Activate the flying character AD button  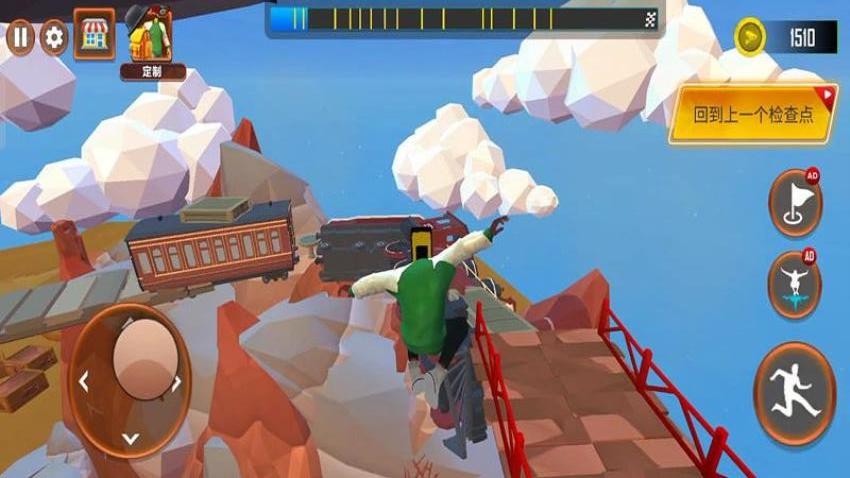pos(795,284)
